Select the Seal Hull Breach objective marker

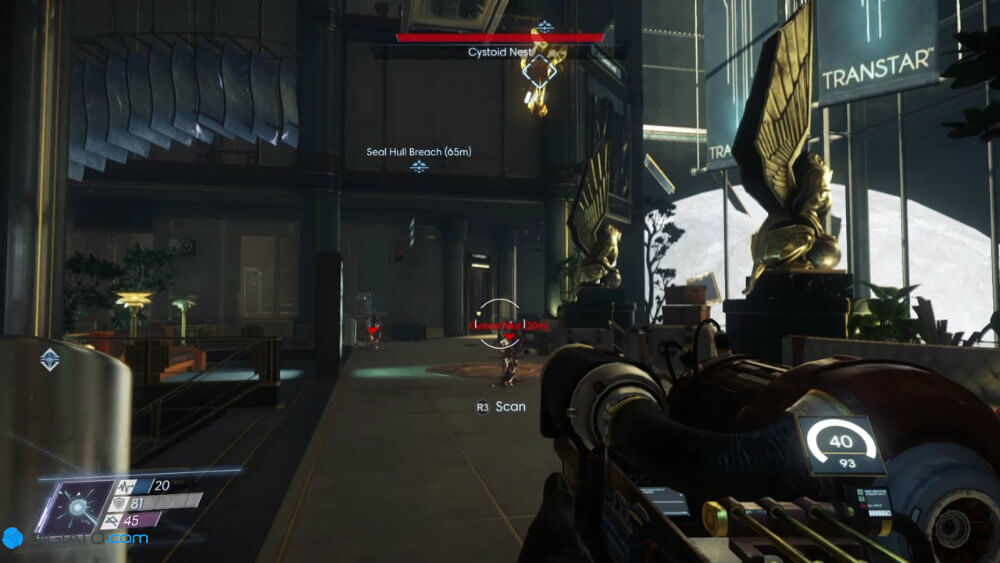pyautogui.click(x=418, y=166)
